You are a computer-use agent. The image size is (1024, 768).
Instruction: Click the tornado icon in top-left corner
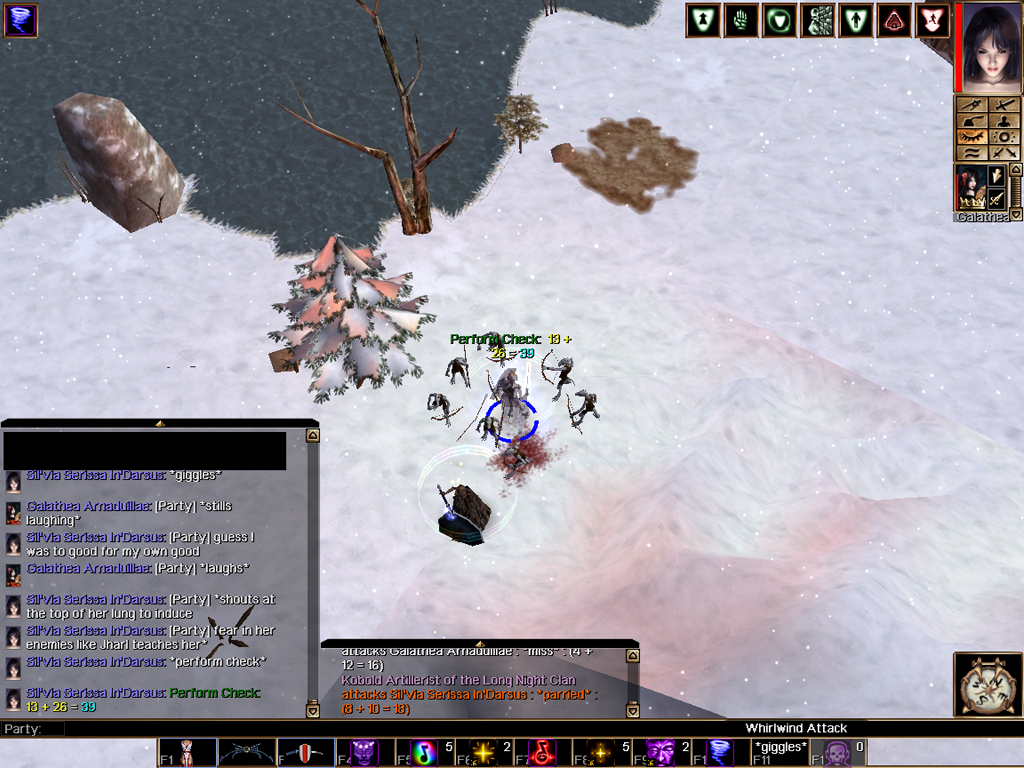click(x=21, y=20)
